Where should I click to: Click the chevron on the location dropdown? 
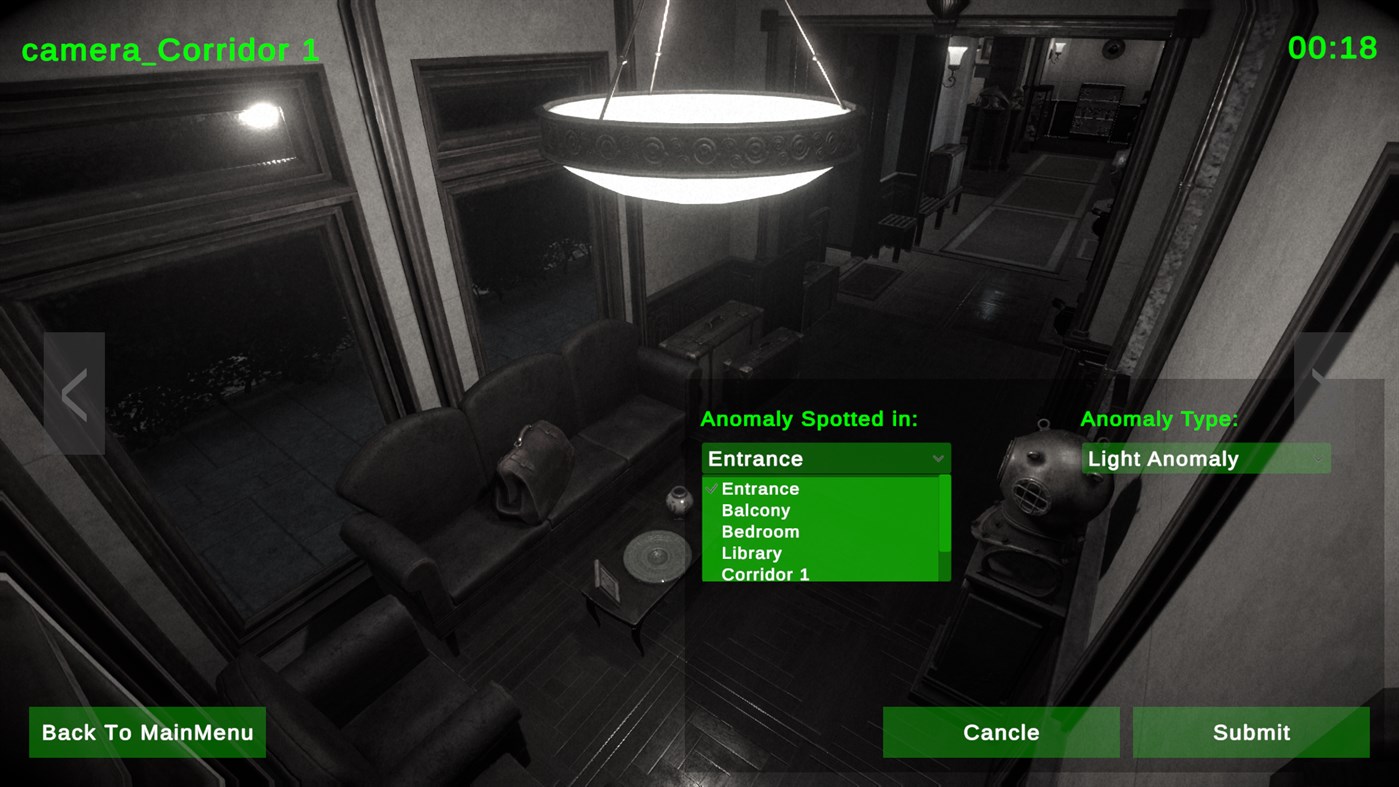[x=938, y=459]
